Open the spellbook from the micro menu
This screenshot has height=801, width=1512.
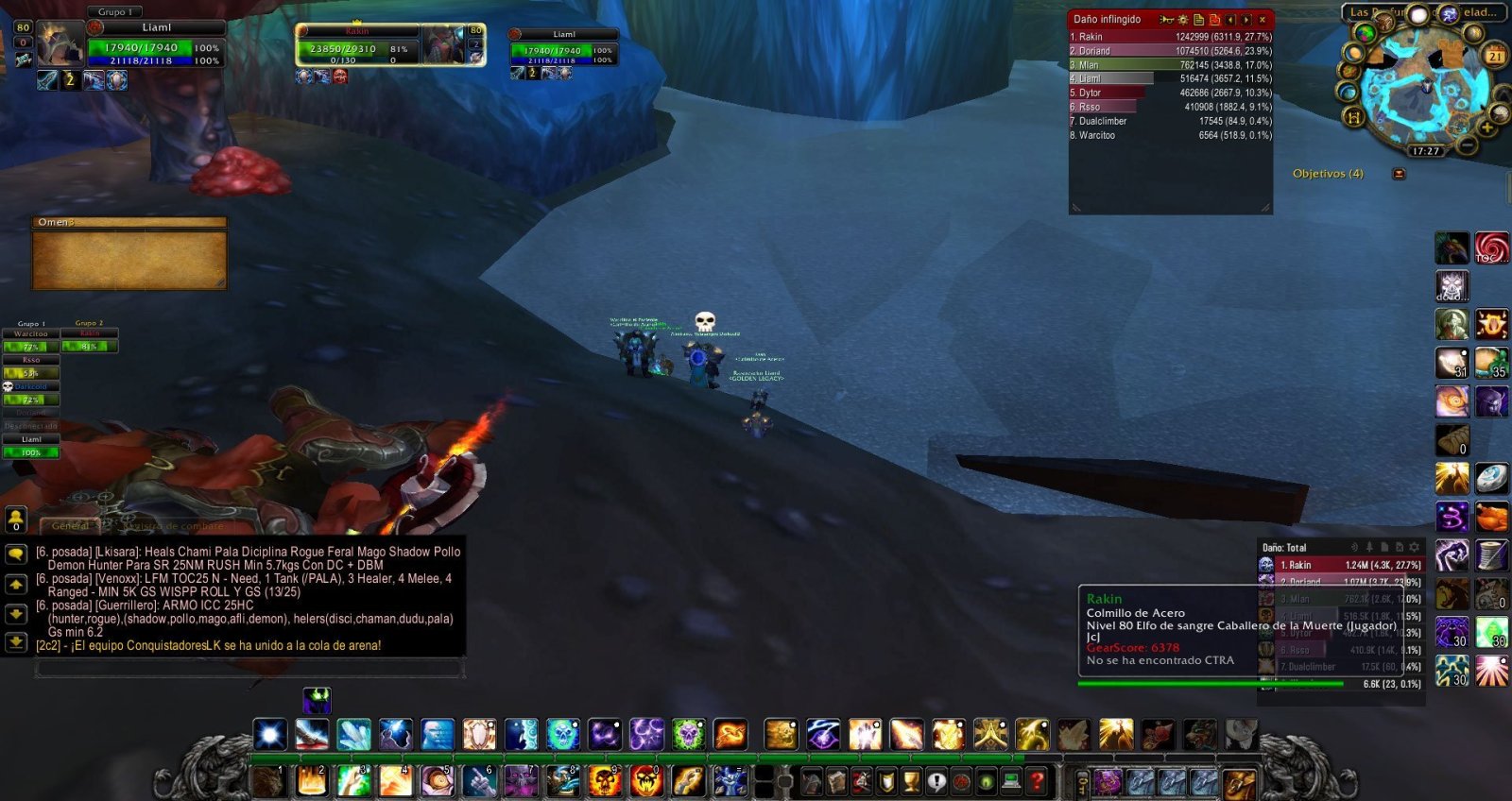click(836, 782)
